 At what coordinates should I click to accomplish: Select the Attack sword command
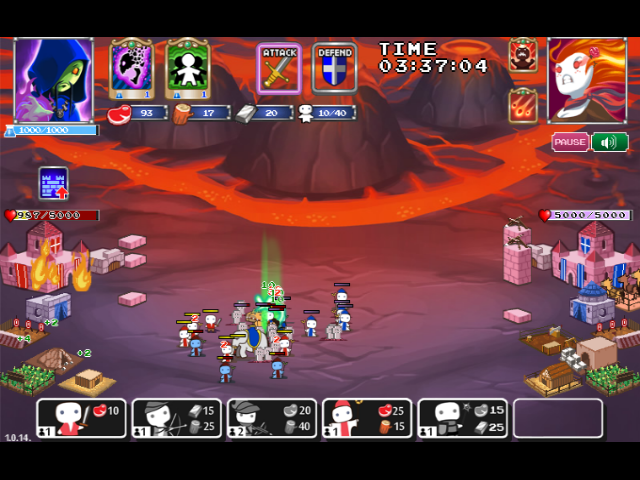pyautogui.click(x=279, y=69)
